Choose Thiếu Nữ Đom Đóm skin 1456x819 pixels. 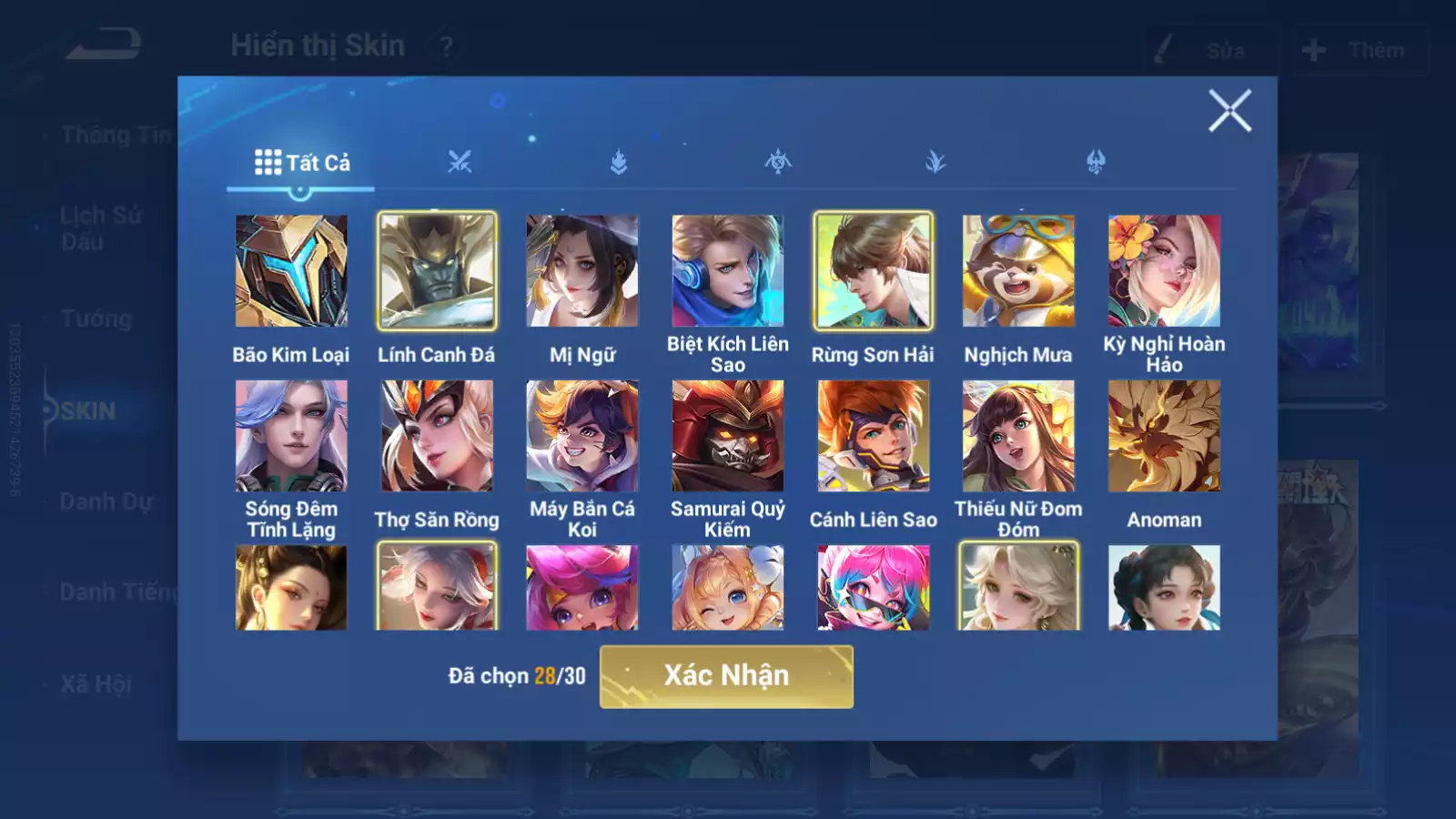(1018, 436)
